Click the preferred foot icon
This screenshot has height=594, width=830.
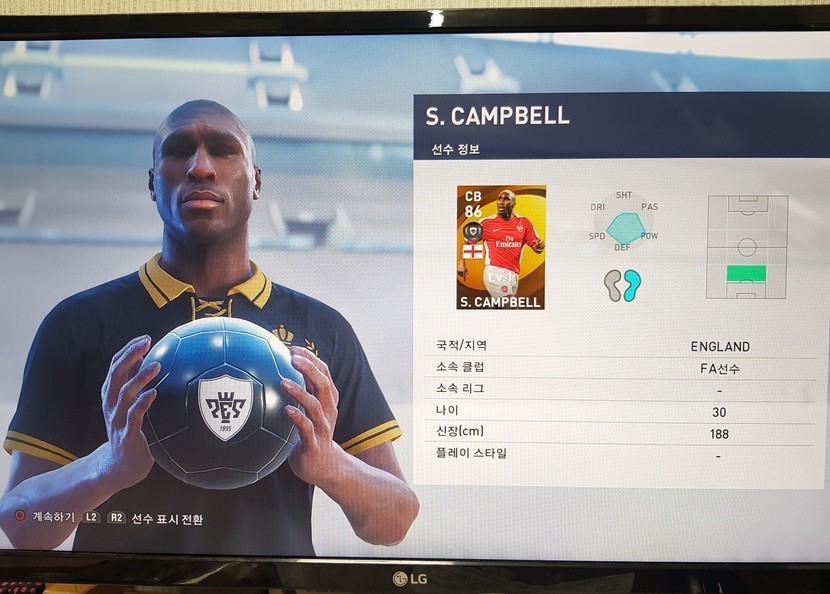[622, 285]
